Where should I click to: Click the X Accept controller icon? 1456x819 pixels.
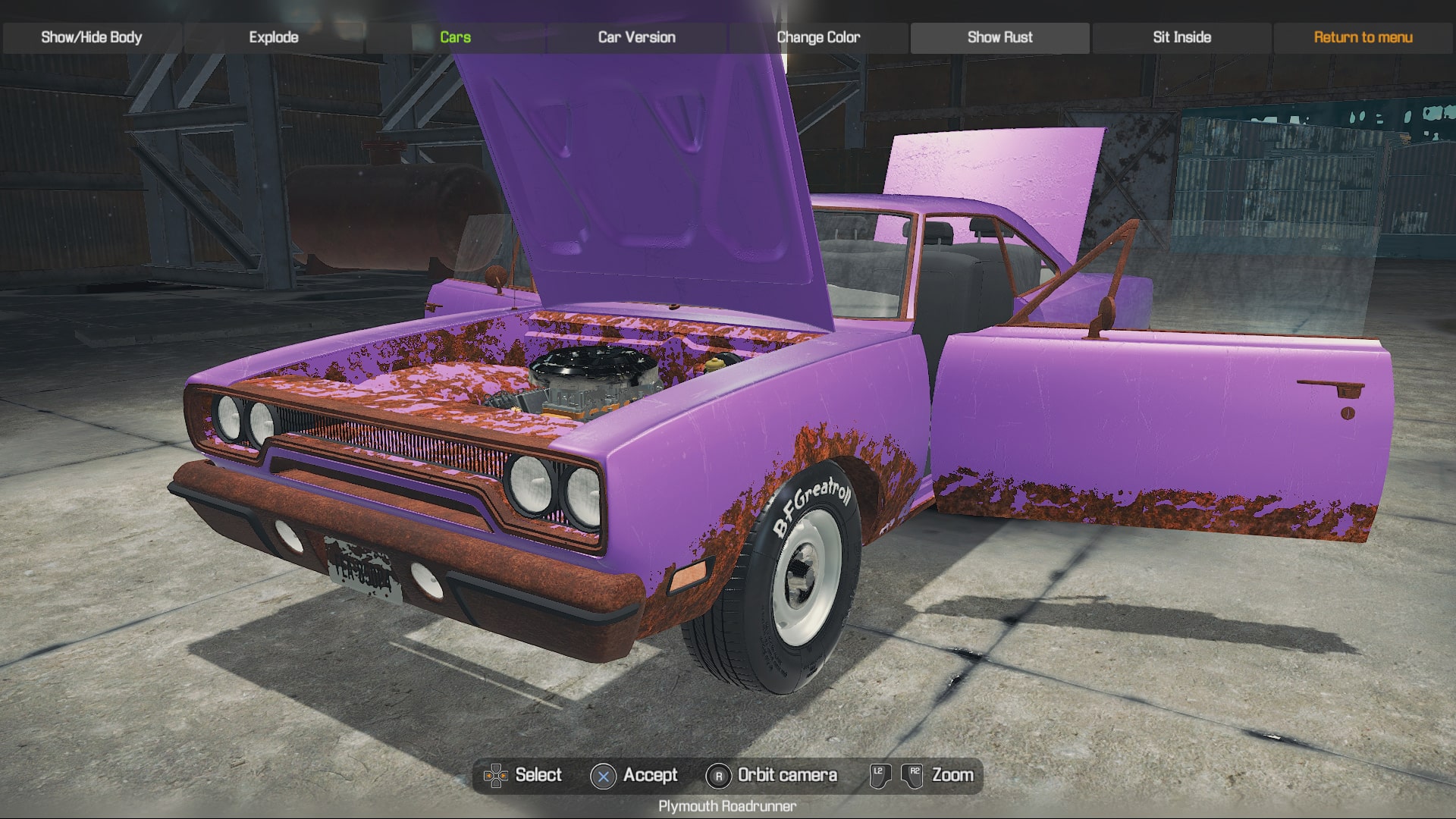pyautogui.click(x=601, y=775)
